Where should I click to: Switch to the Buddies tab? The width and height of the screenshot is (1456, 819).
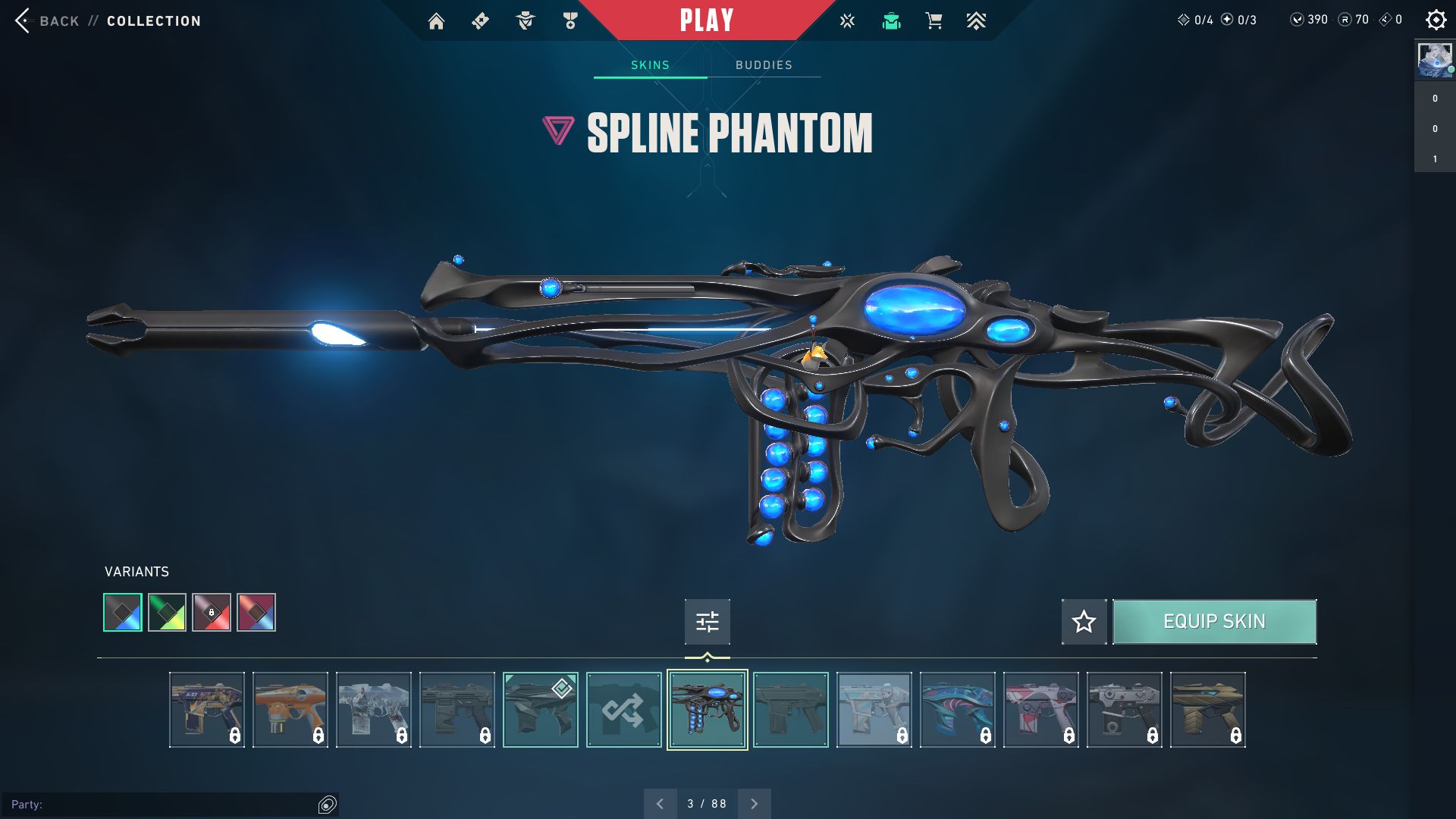764,65
